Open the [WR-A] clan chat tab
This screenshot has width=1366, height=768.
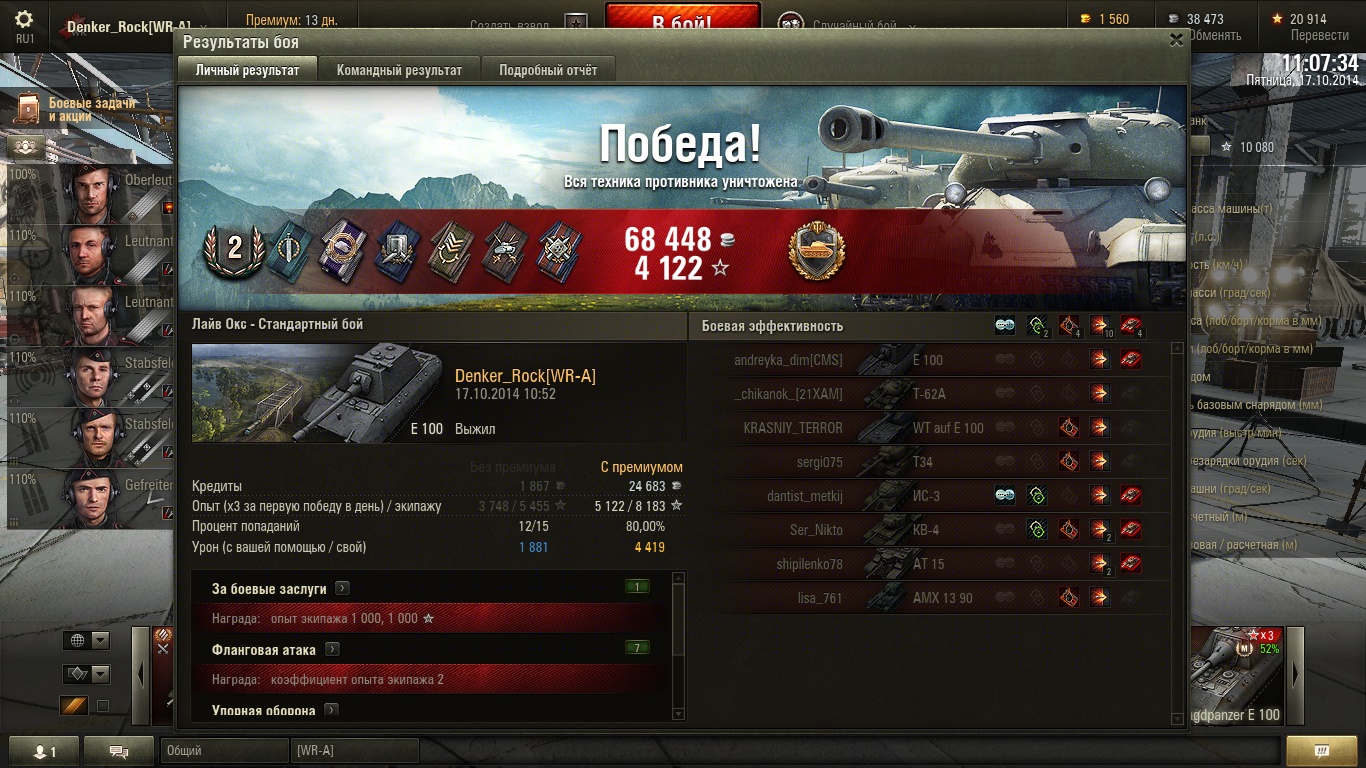pos(354,751)
